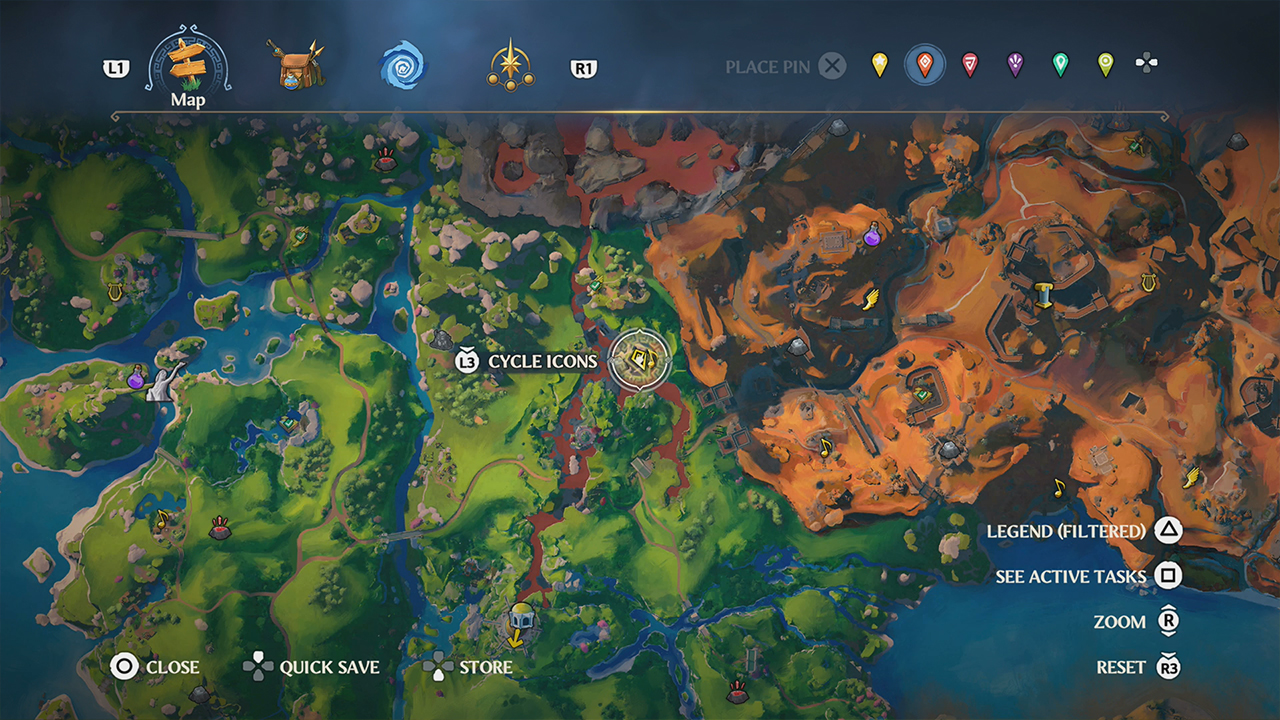Select the red teardrop map pin
This screenshot has width=1280, height=720.
coord(969,65)
